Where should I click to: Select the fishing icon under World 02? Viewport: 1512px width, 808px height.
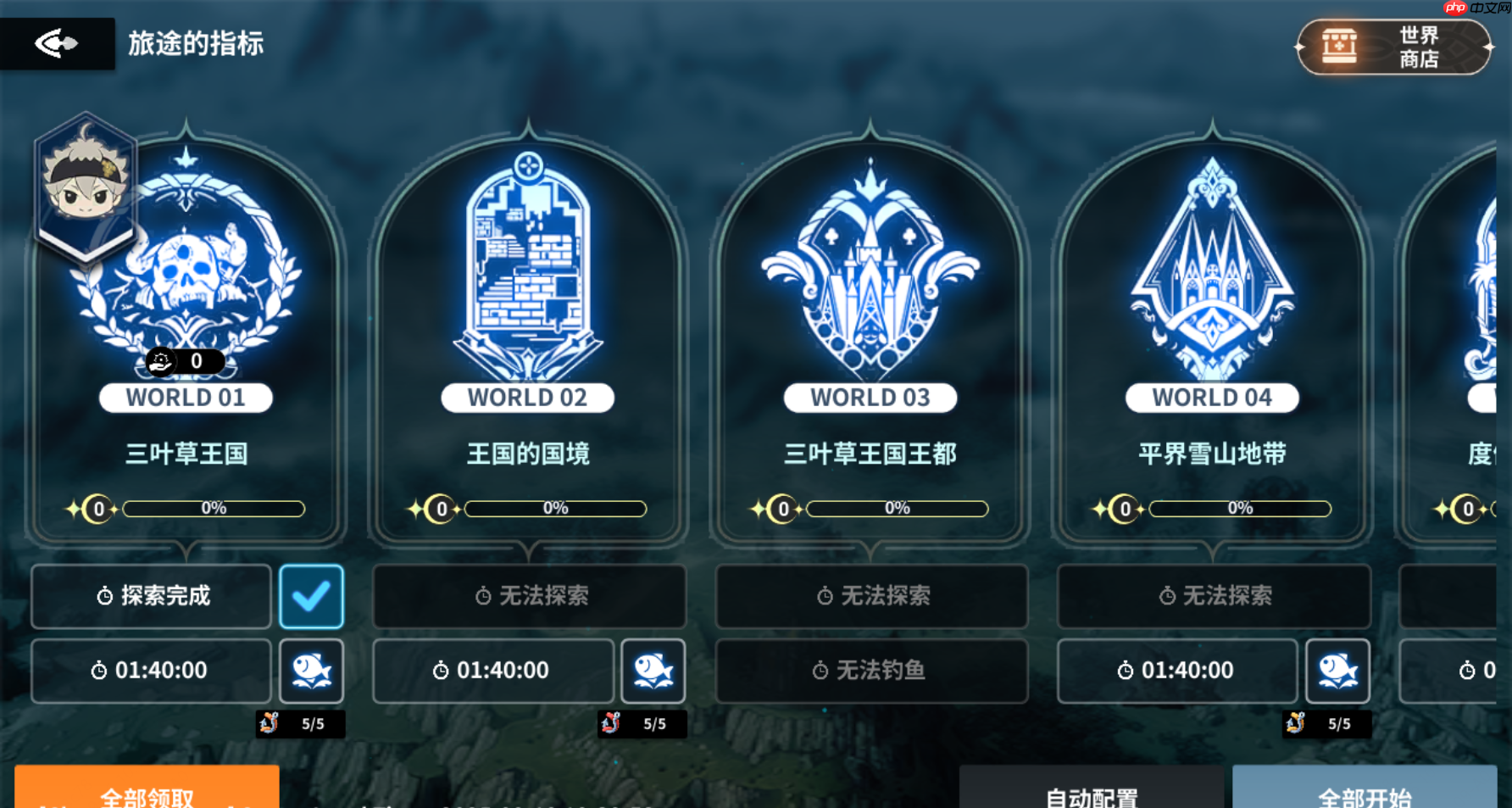(x=653, y=671)
